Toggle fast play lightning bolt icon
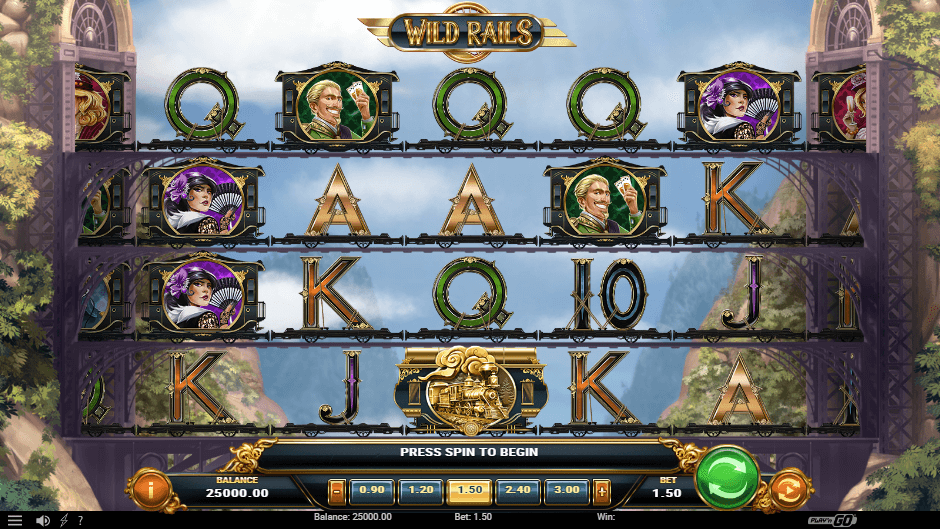This screenshot has width=940, height=529. point(64,520)
